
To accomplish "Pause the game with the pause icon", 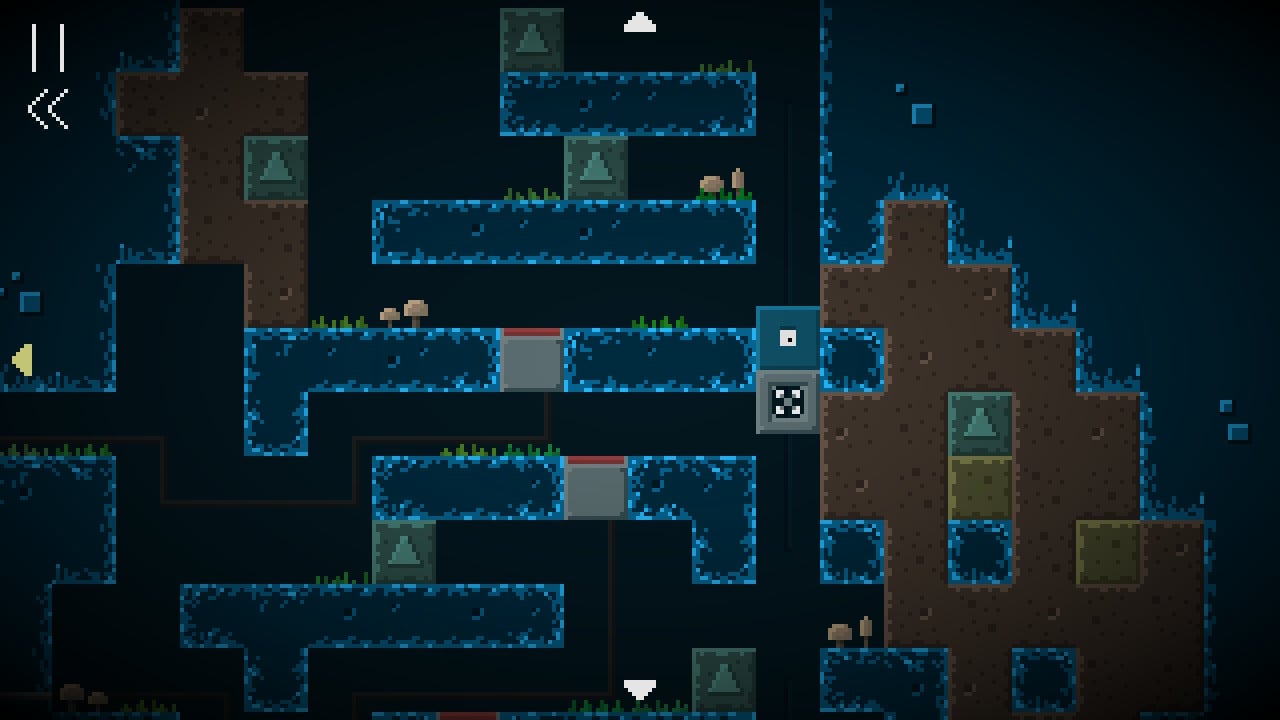I will (48, 47).
